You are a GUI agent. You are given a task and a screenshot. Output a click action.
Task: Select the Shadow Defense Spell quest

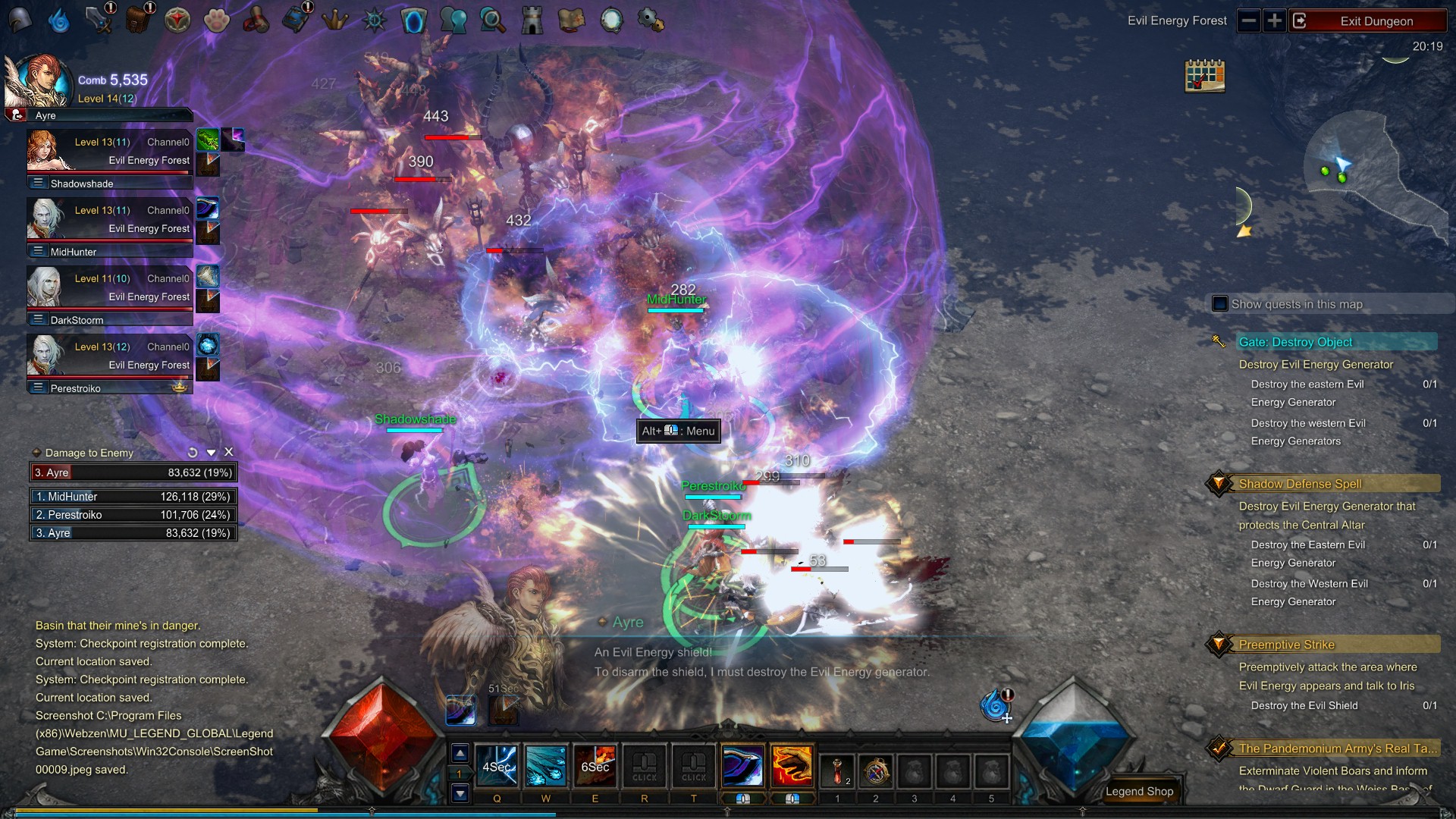click(x=1300, y=484)
